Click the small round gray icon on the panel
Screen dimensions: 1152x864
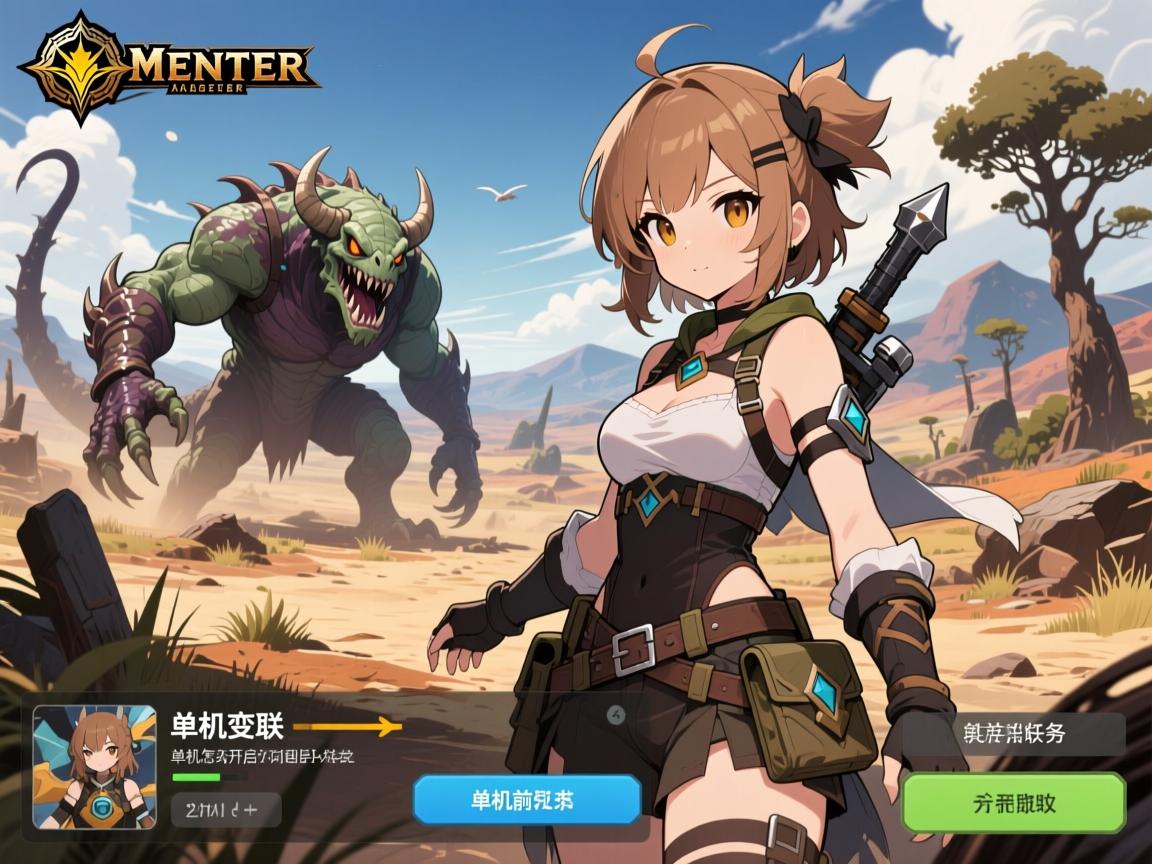pos(617,714)
